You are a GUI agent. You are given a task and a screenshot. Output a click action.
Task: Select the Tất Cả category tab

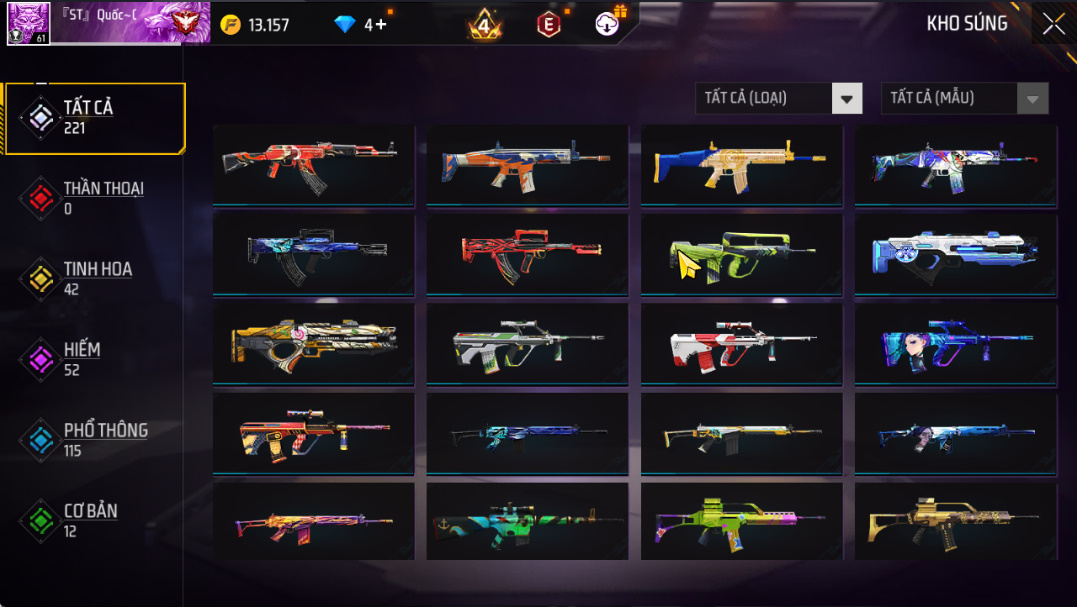point(95,118)
